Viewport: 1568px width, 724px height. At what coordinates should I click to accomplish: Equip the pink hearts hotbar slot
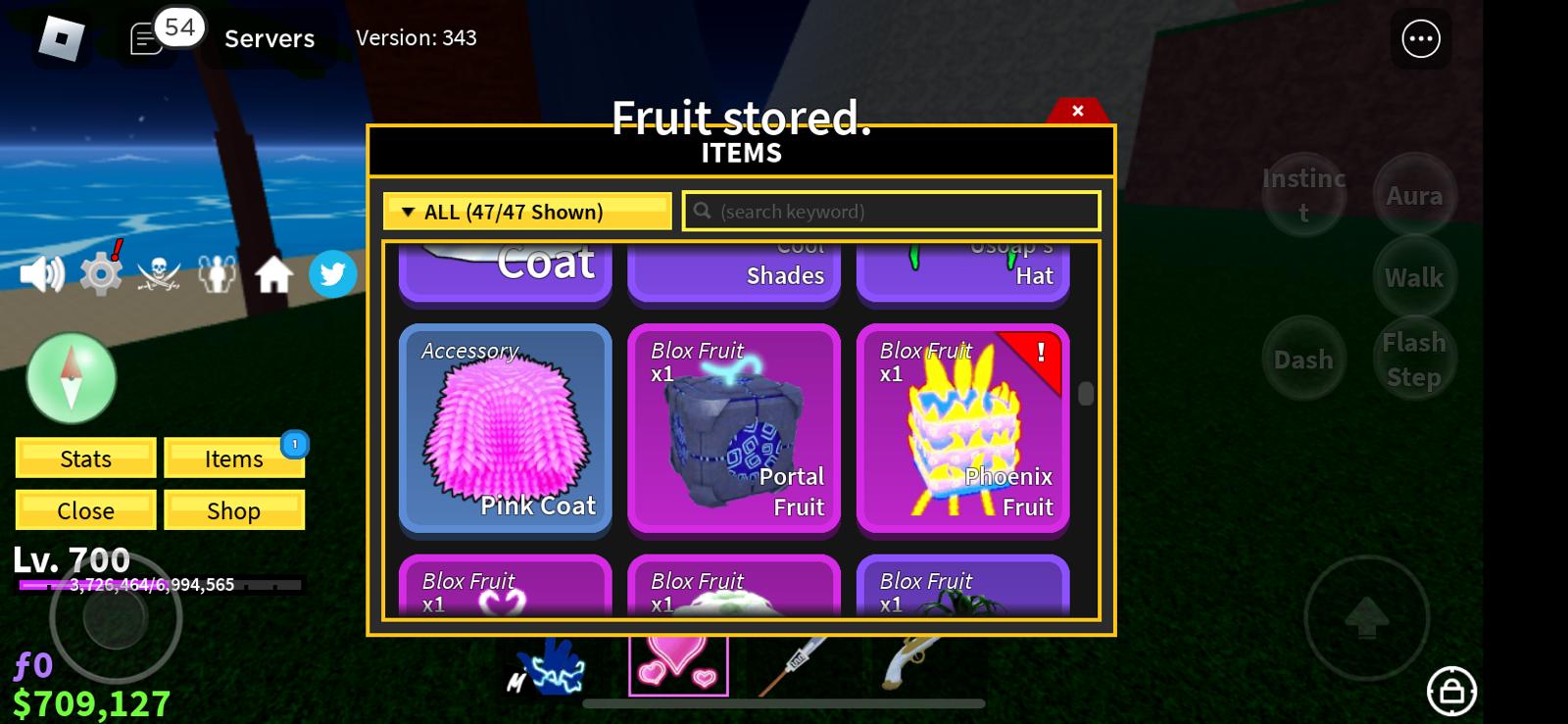pyautogui.click(x=678, y=663)
